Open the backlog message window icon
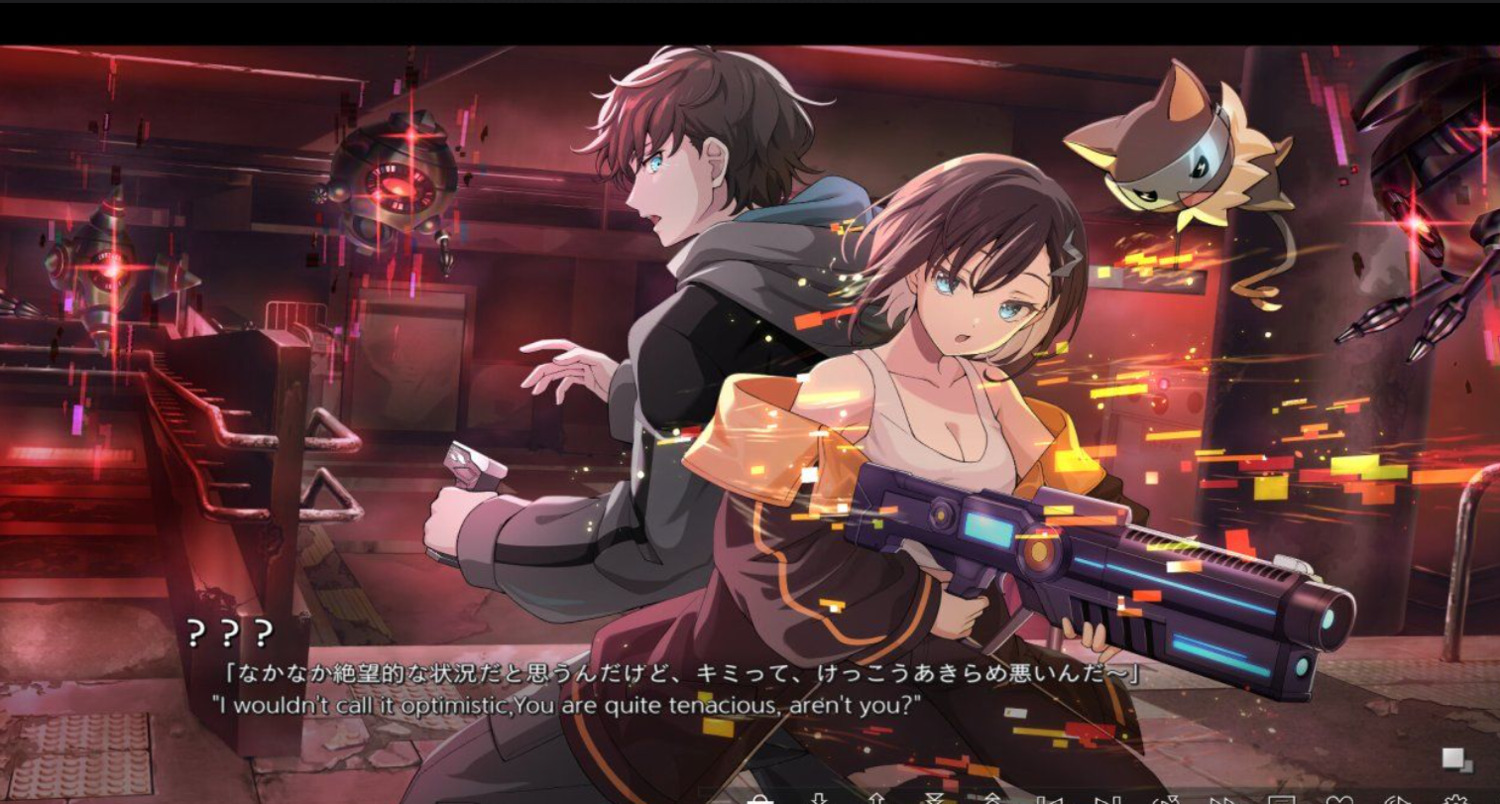1500x804 pixels. (x=1281, y=799)
